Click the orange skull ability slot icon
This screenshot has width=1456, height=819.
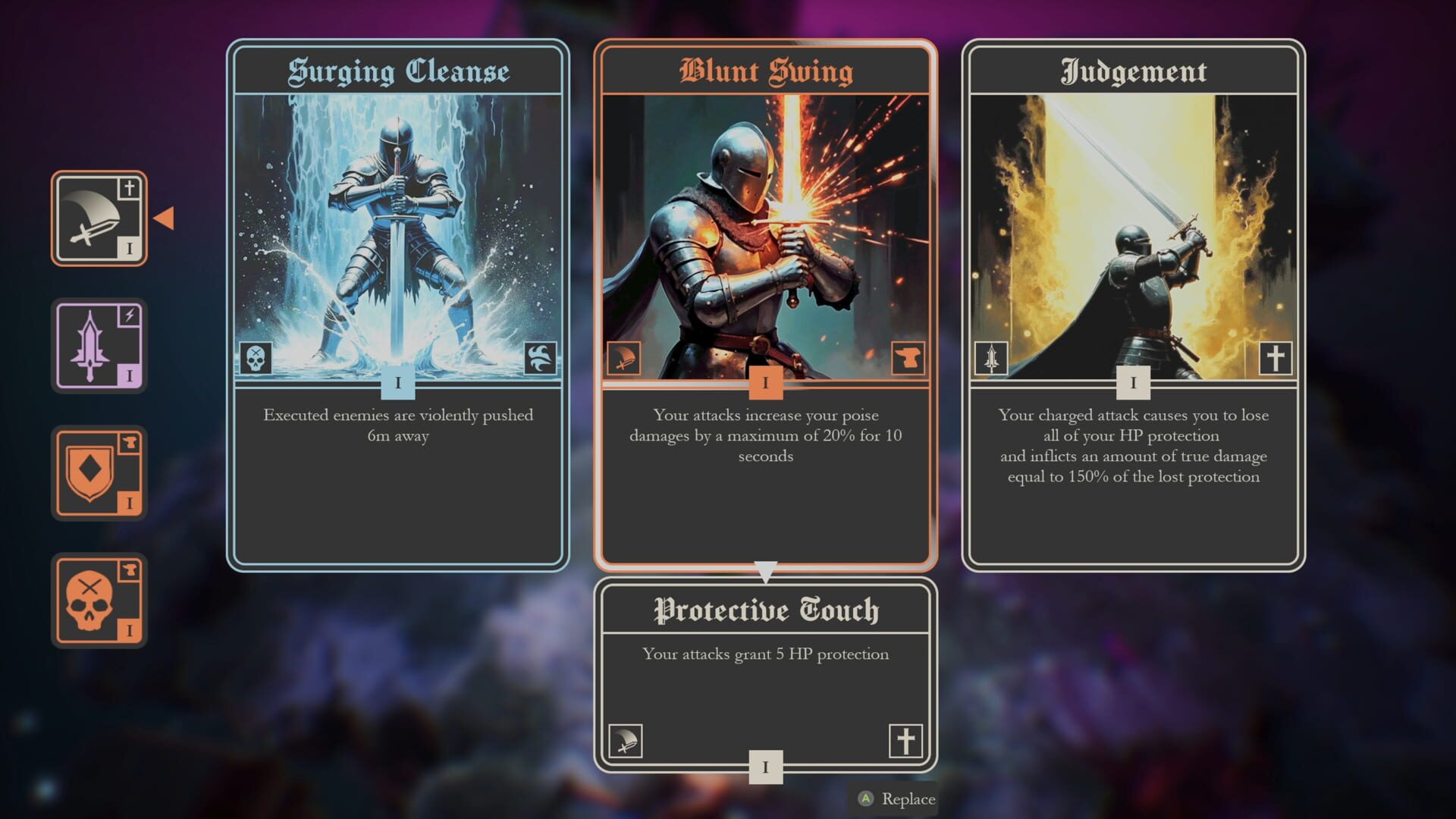pos(99,599)
